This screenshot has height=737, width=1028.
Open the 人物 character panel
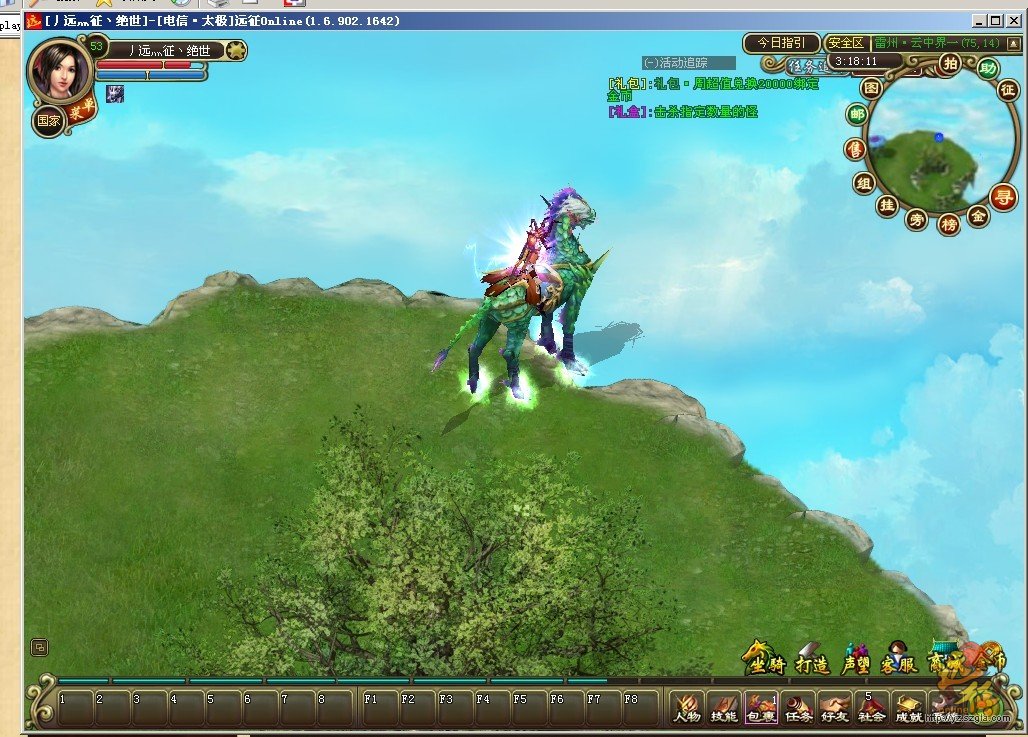687,708
